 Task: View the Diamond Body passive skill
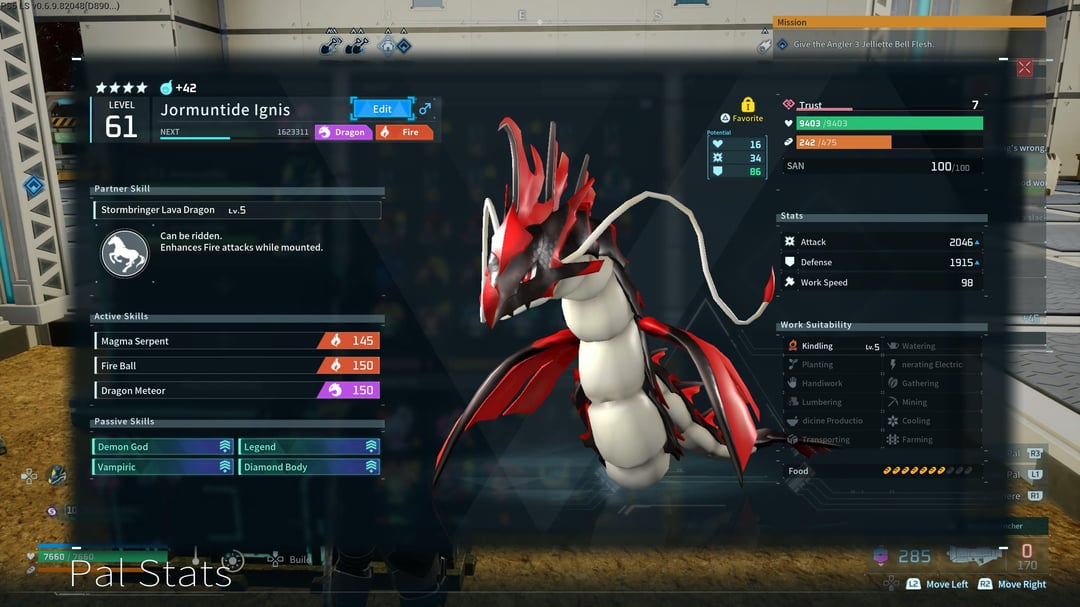(309, 467)
